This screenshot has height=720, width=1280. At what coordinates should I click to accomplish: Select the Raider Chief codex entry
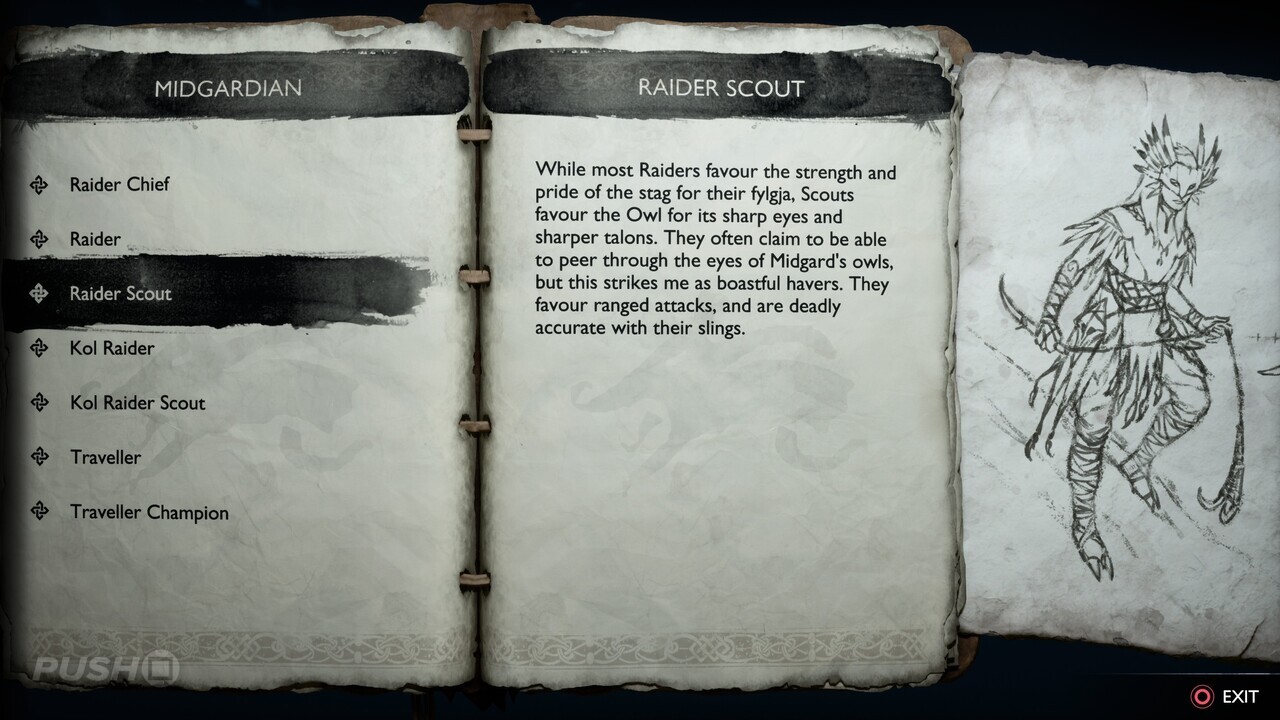pos(119,184)
